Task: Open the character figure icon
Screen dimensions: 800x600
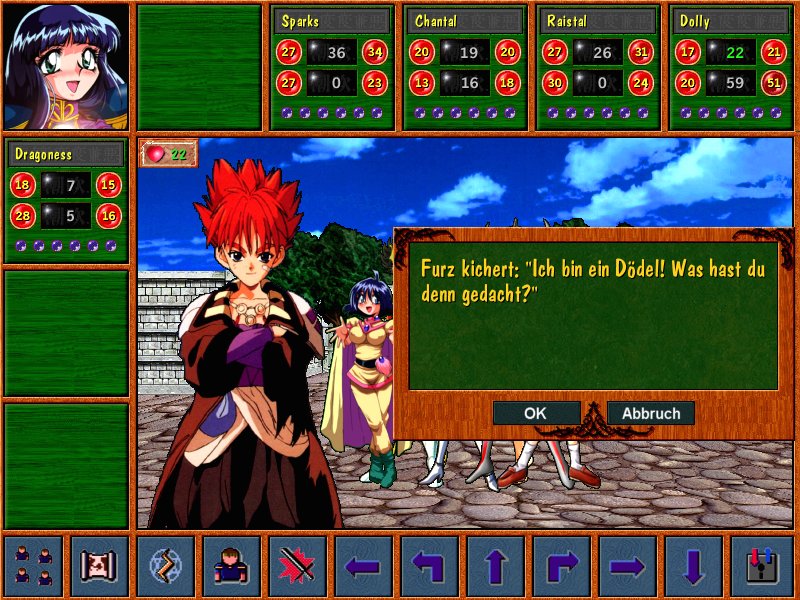Action: click(231, 566)
